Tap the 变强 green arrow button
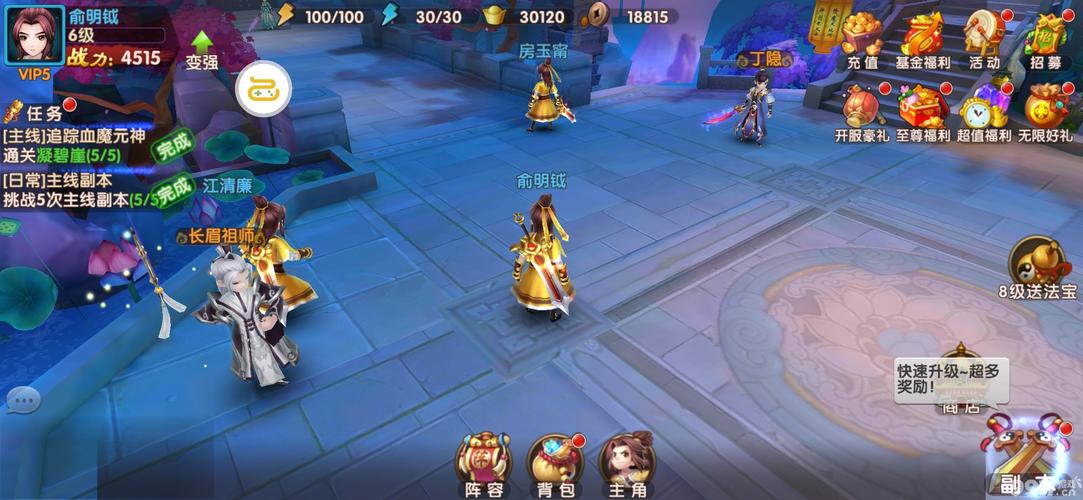 202,50
